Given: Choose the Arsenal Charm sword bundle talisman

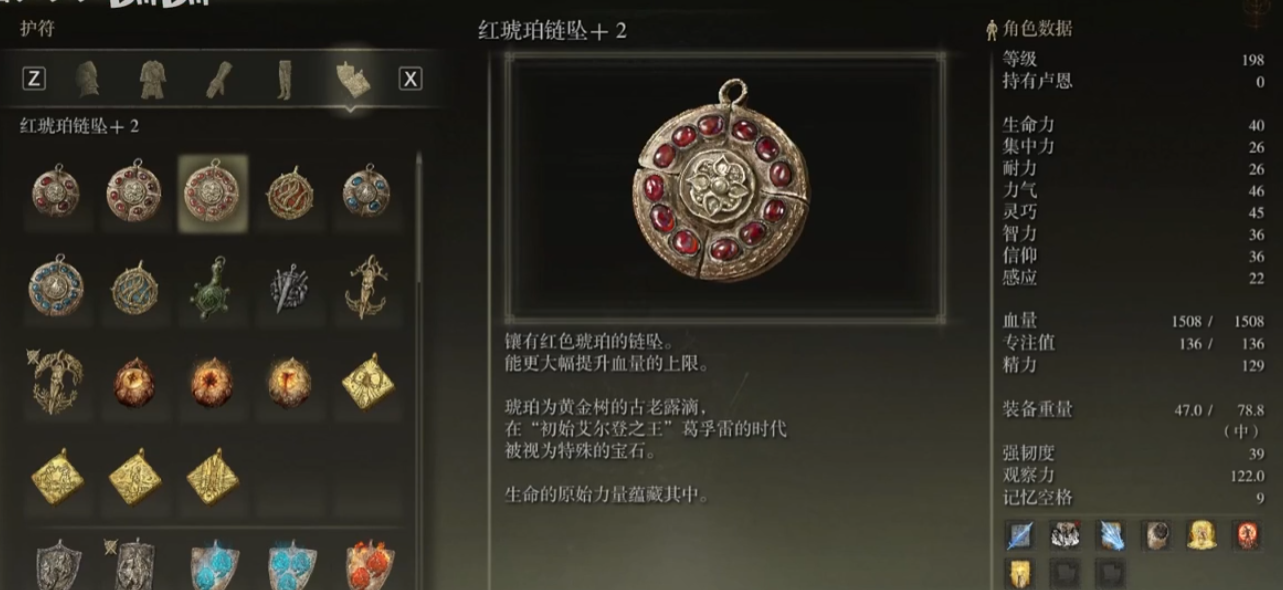Looking at the screenshot, I should (x=290, y=288).
